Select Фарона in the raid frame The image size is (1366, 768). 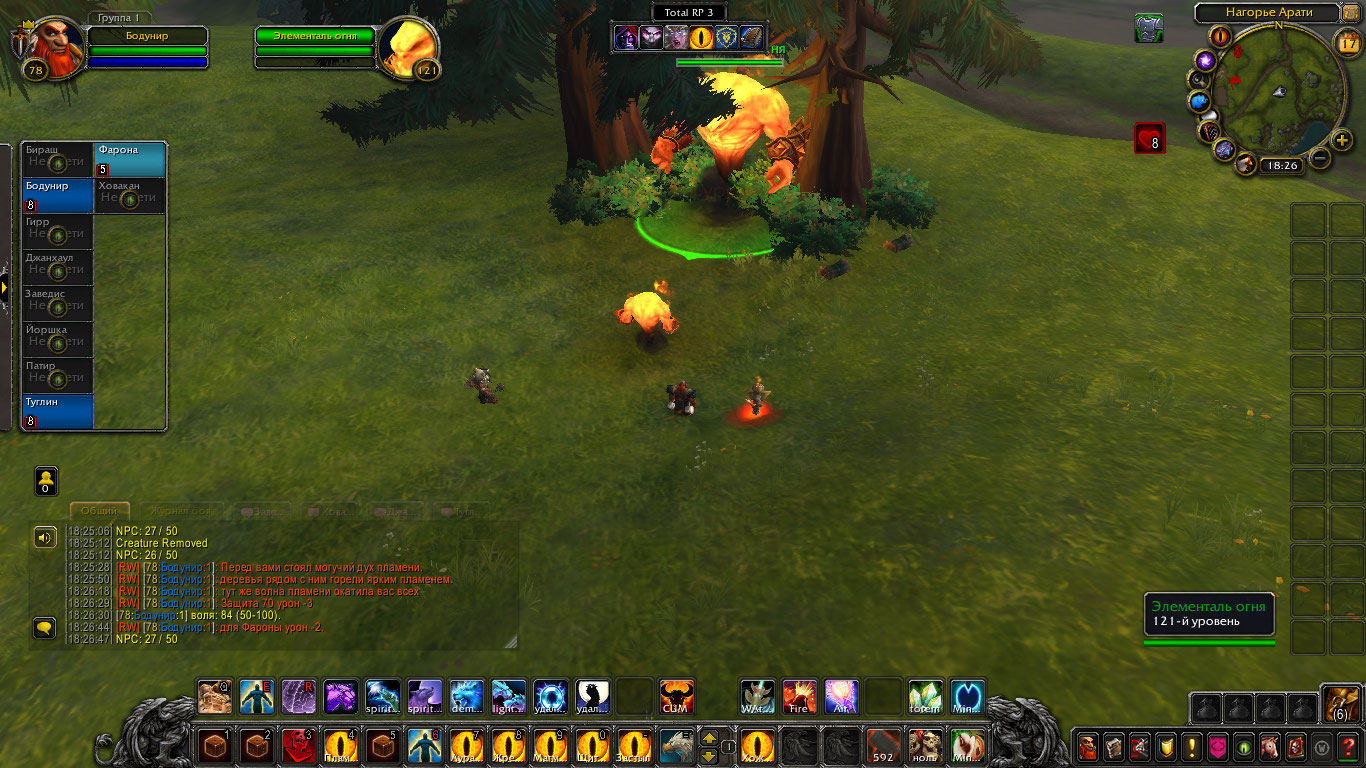[130, 160]
